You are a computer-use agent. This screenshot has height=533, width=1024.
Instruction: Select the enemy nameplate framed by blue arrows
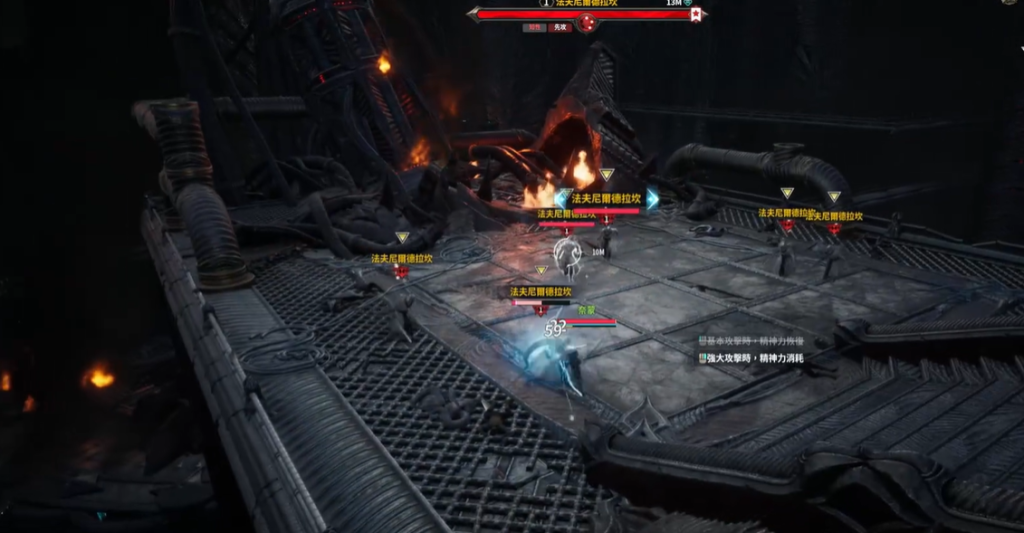click(606, 199)
